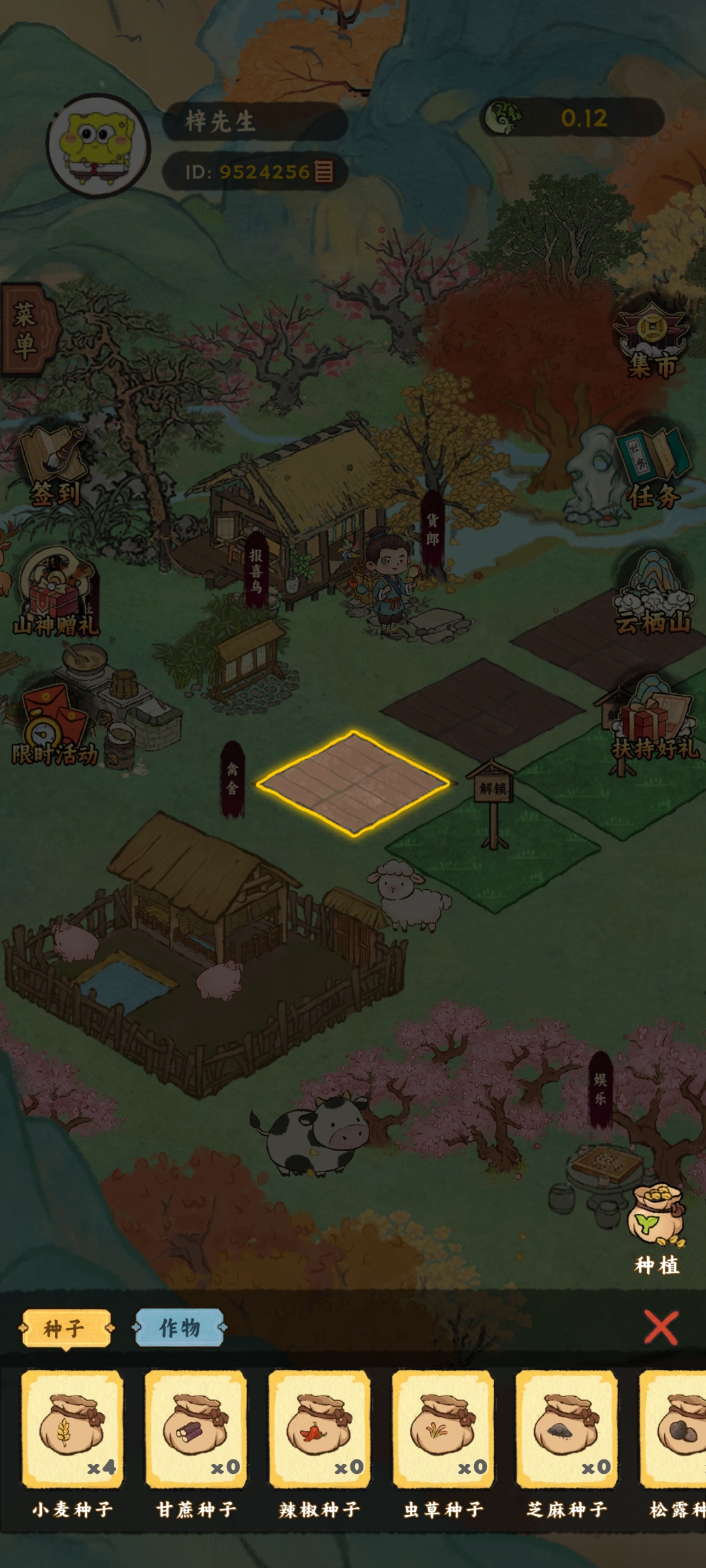Viewport: 706px width, 1568px height.
Task: Switch to the 种子 seeds tab
Action: 65,1328
